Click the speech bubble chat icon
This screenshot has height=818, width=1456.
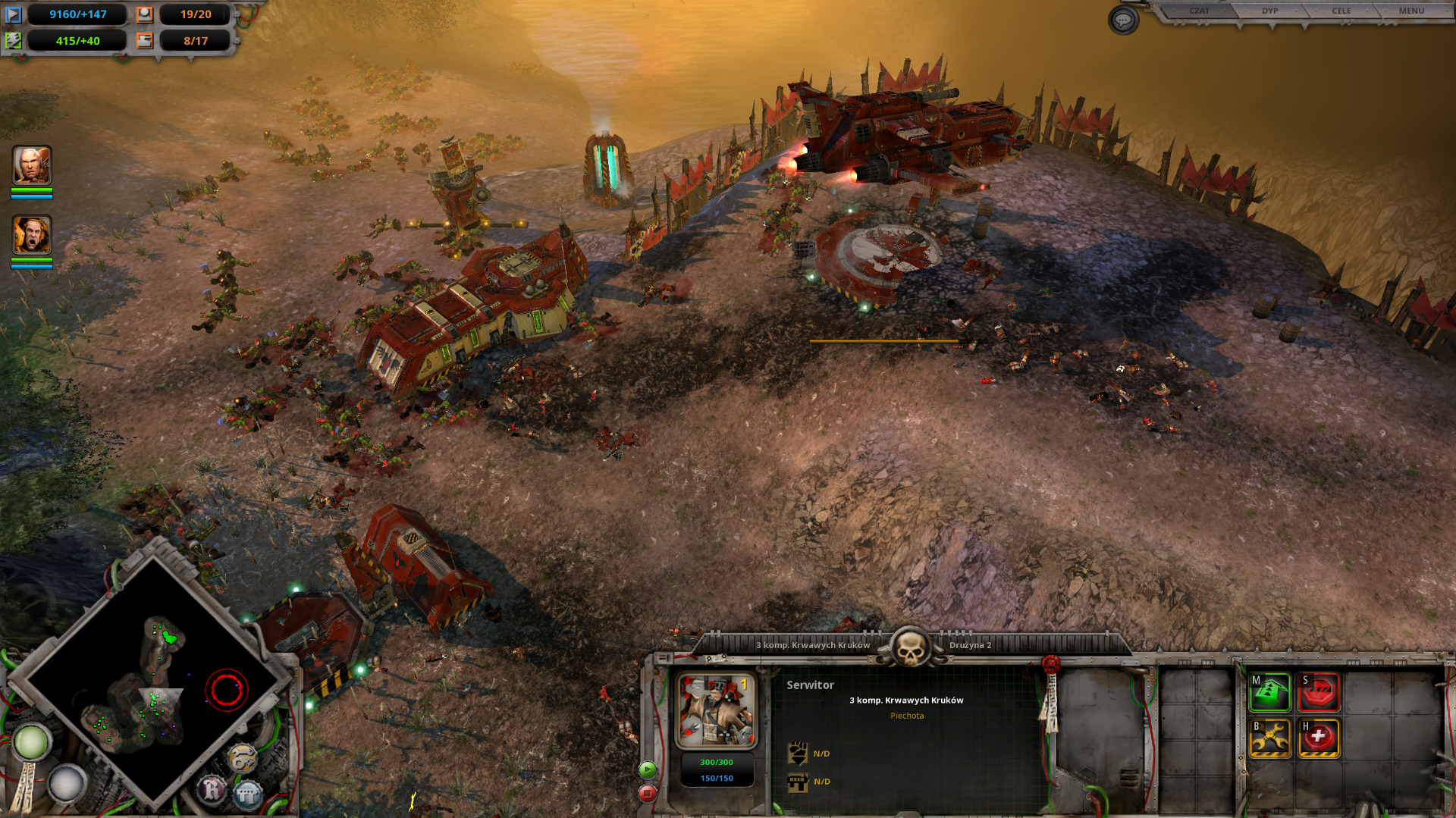tap(1123, 20)
